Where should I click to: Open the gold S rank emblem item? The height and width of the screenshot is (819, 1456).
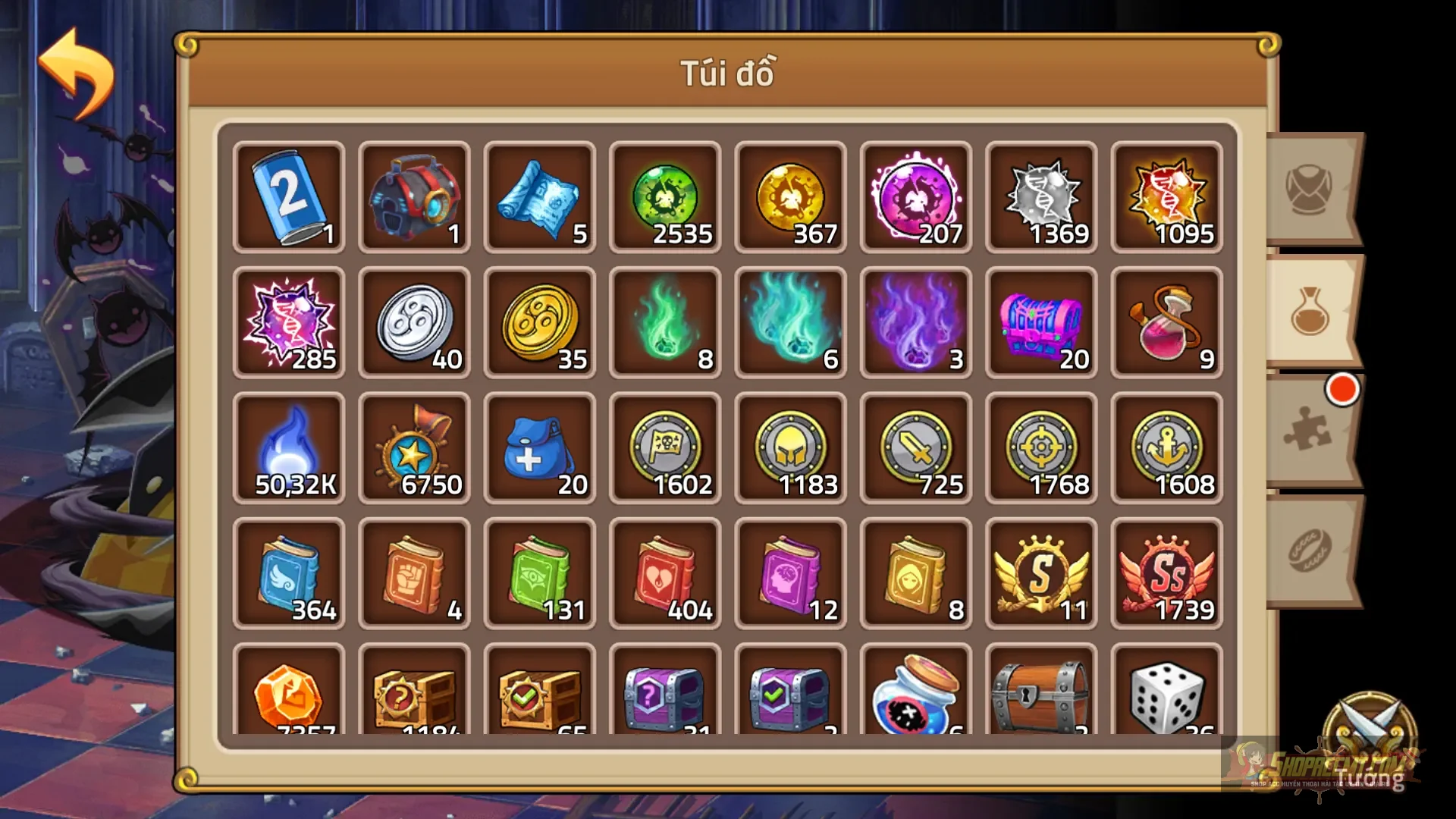coord(1041,574)
